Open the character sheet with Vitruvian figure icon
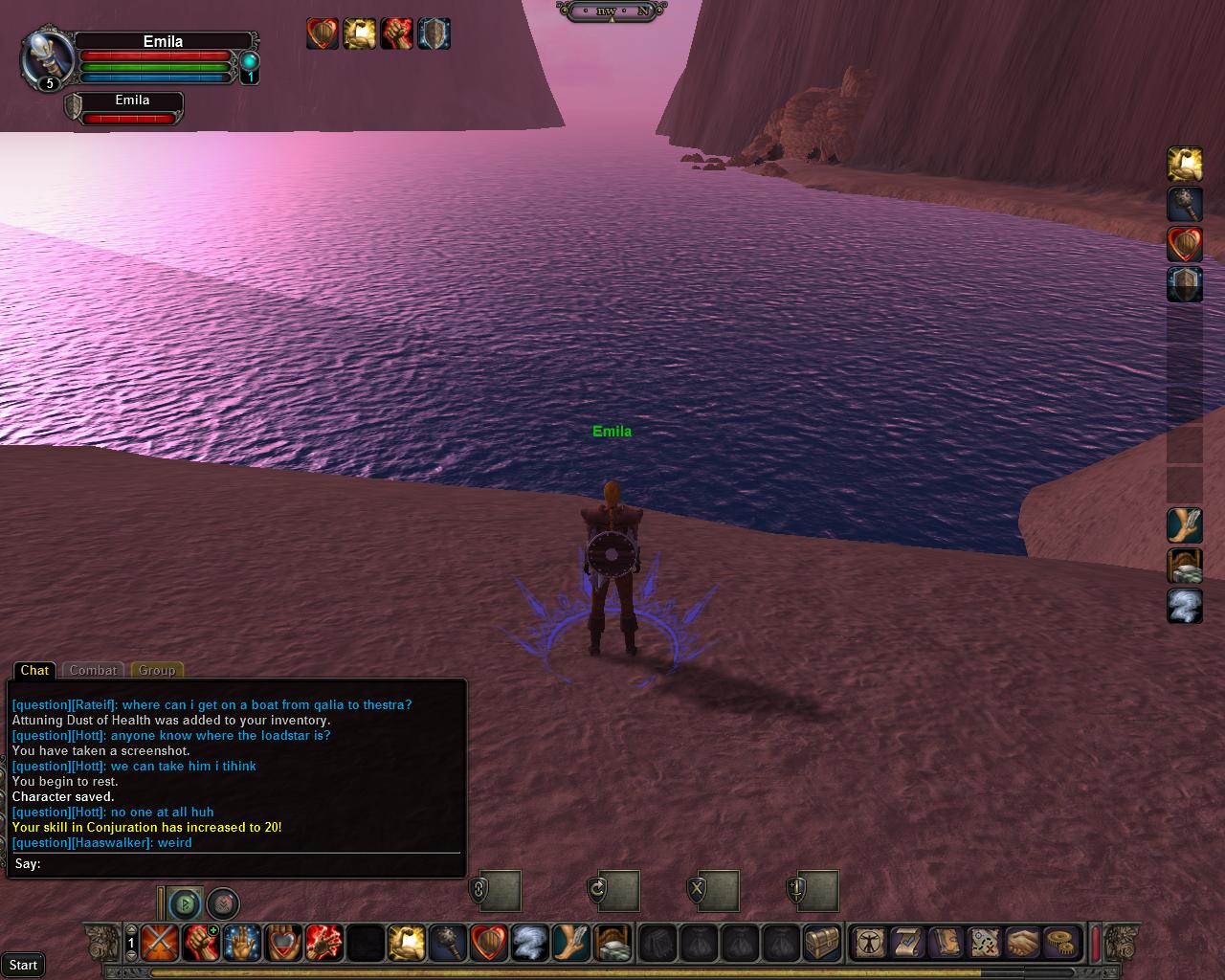Image resolution: width=1225 pixels, height=980 pixels. (870, 943)
